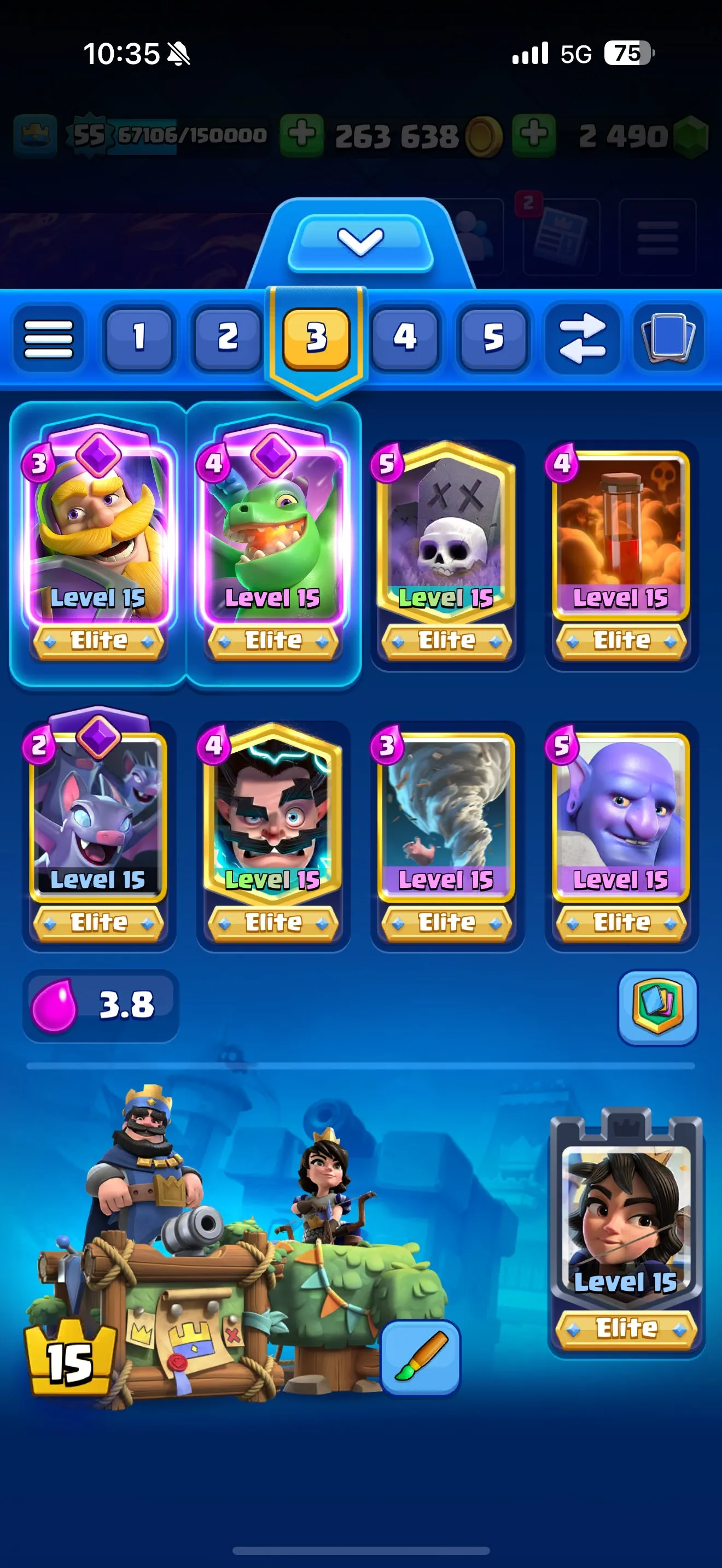Image resolution: width=722 pixels, height=1568 pixels.
Task: Open the deck analysis card-stack icon
Action: click(x=656, y=1005)
